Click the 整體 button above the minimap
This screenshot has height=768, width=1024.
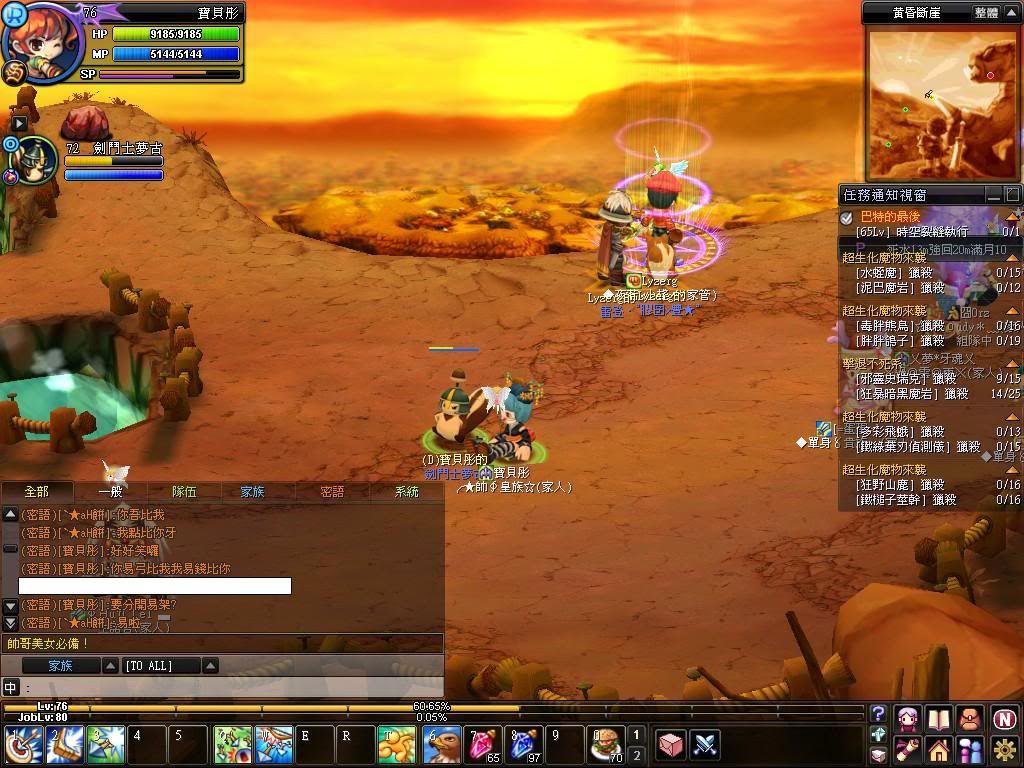(986, 13)
